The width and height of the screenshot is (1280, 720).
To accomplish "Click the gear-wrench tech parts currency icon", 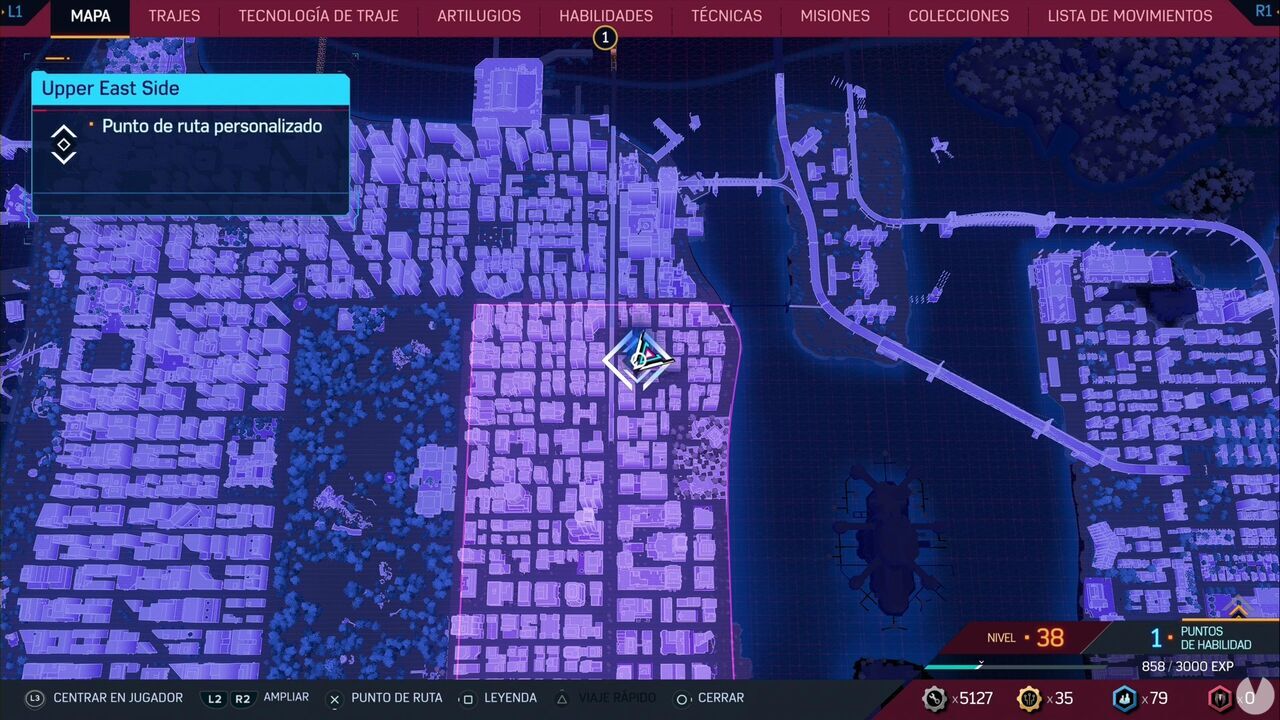I will pyautogui.click(x=936, y=700).
